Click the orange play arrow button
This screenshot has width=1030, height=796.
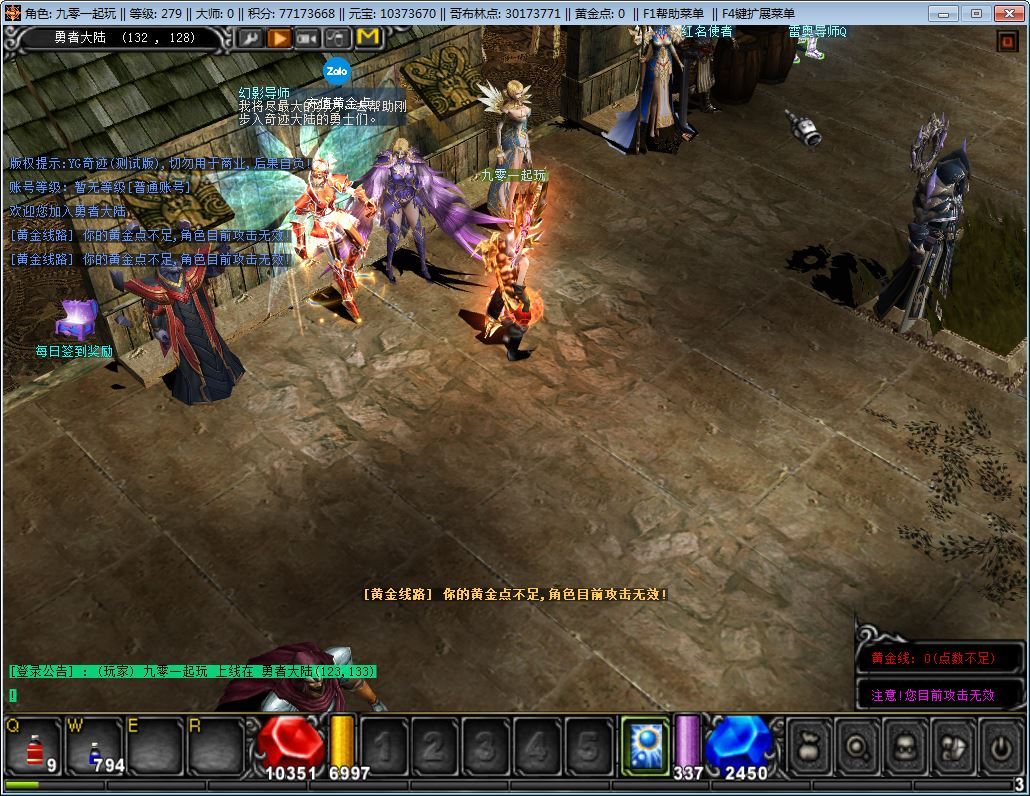point(279,38)
